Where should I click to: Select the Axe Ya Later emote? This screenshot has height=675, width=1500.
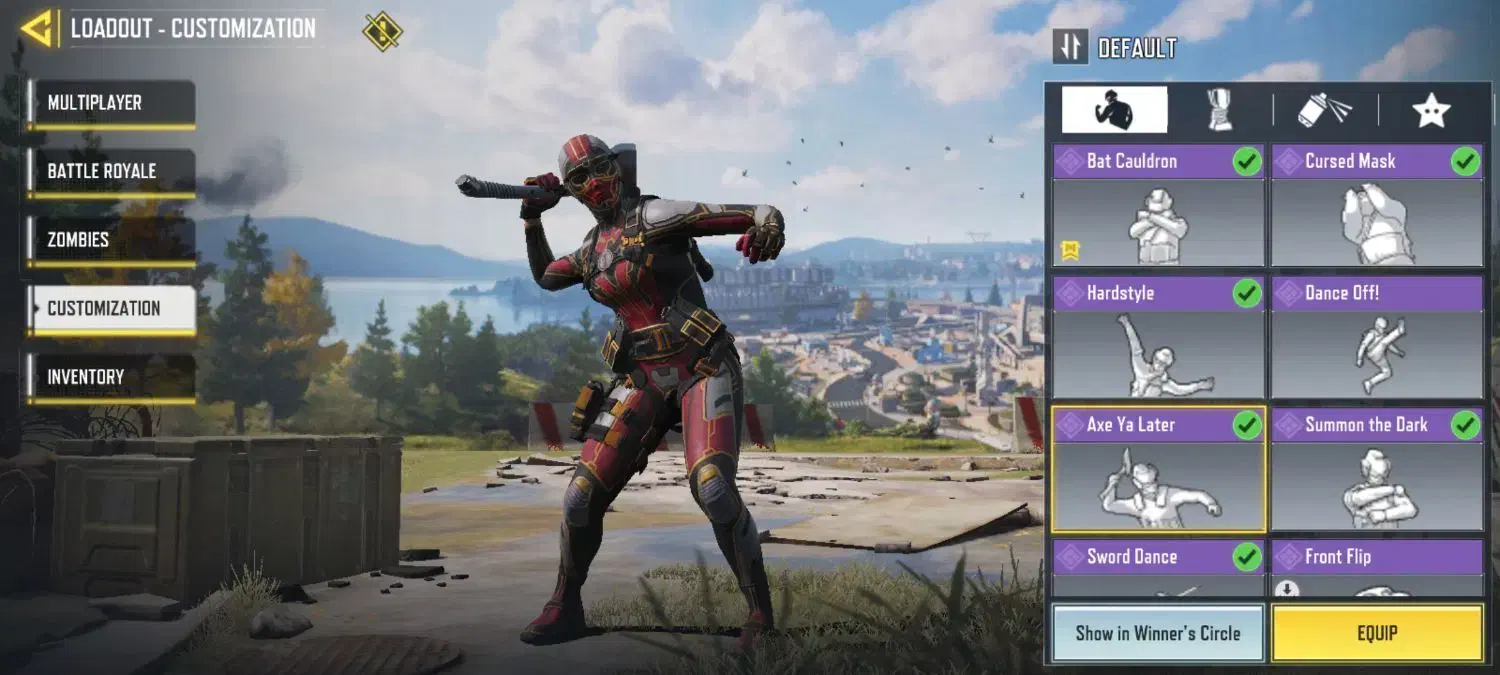coord(1158,470)
